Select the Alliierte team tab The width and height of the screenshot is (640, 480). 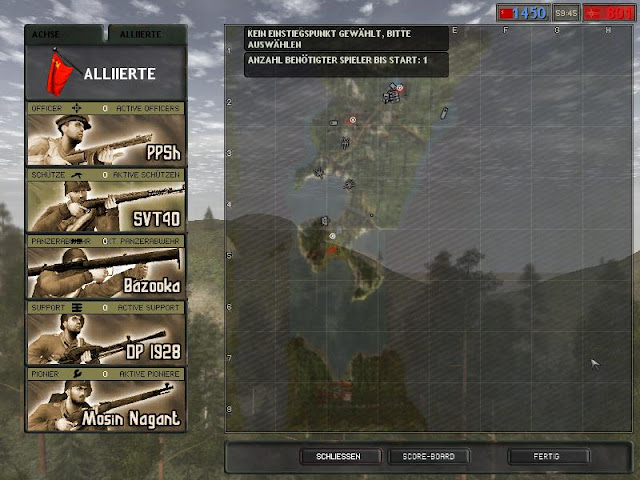tap(145, 34)
